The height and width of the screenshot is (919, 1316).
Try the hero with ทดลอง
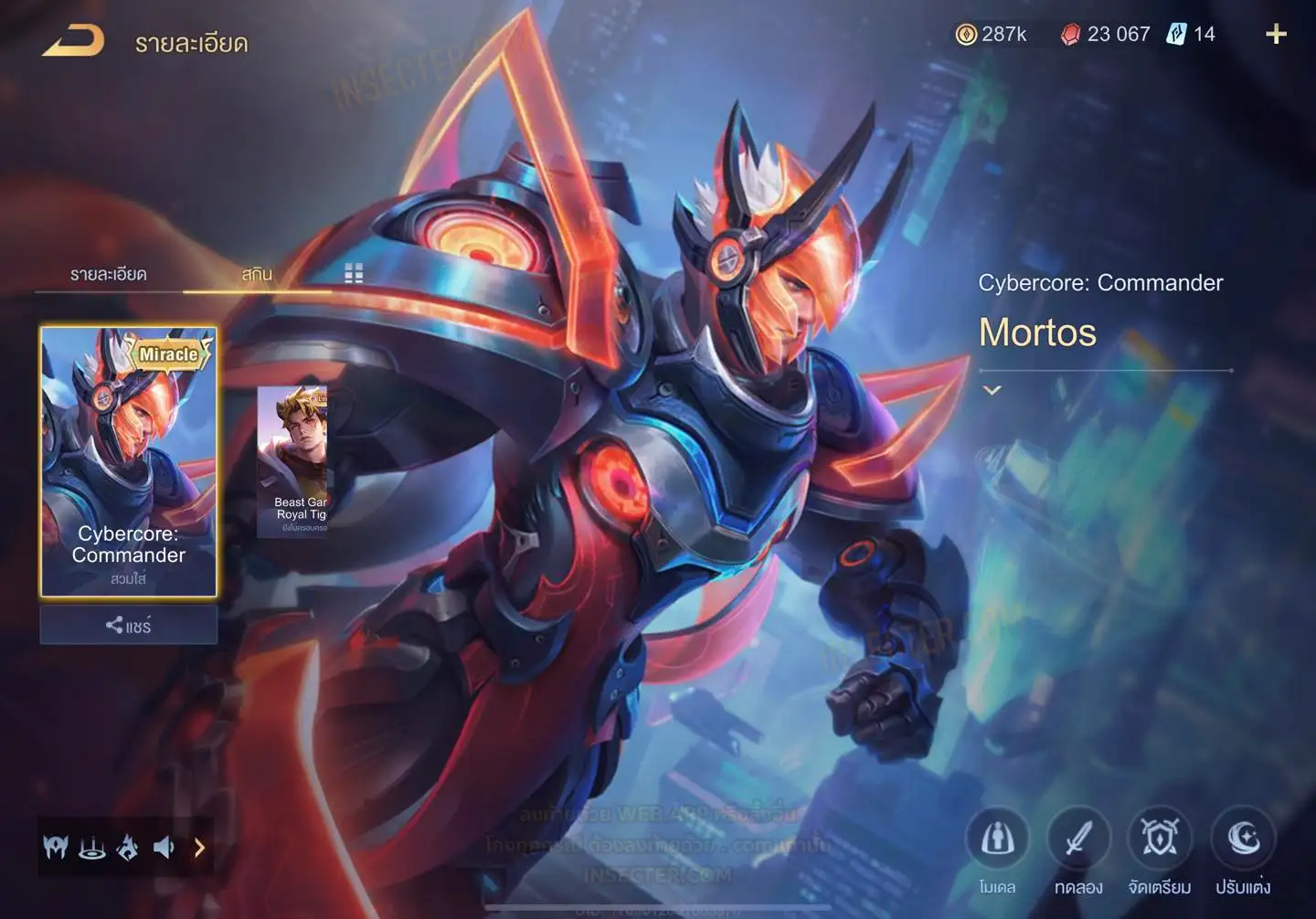[x=1078, y=840]
